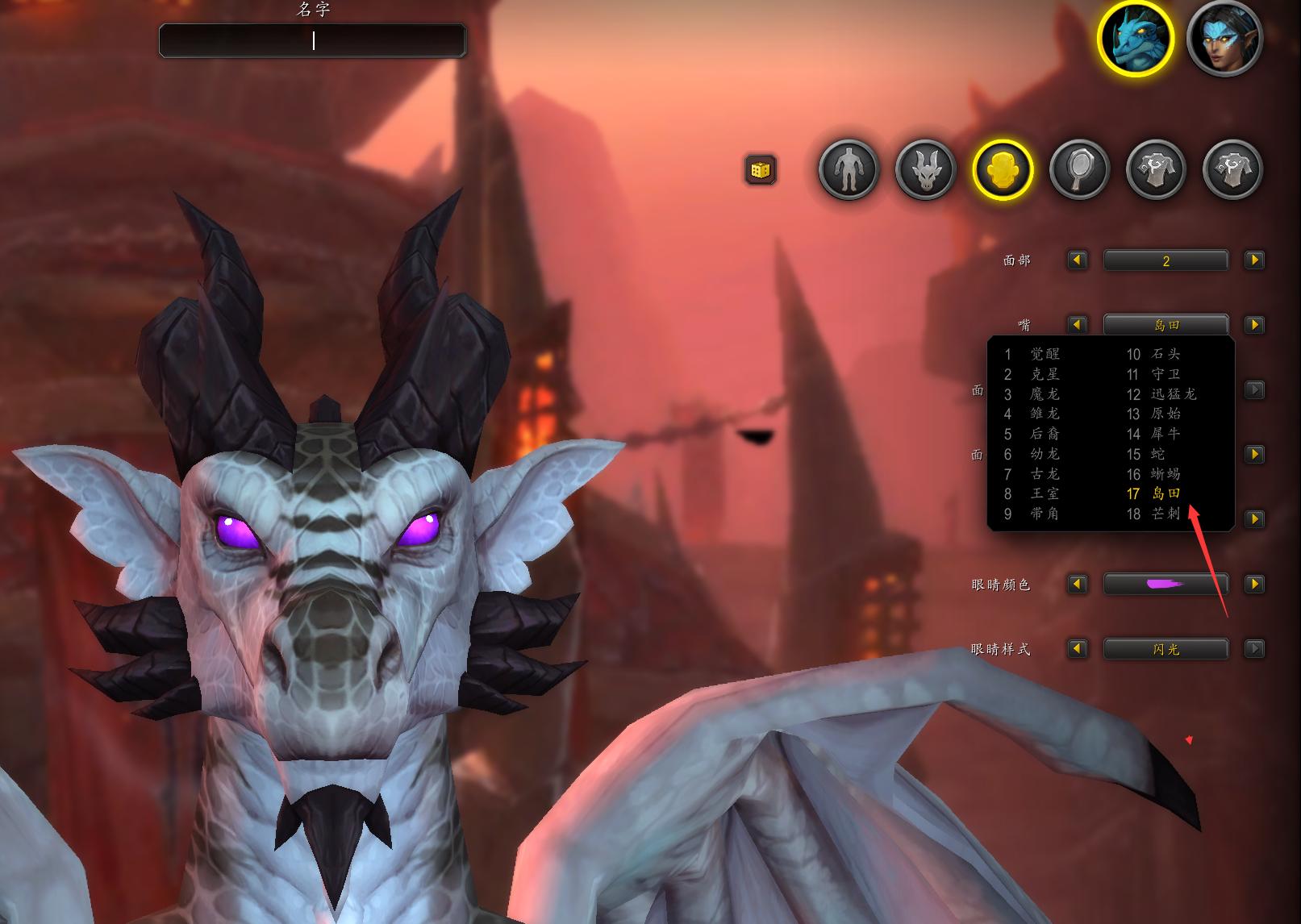Choose option 12 迅猛龙 from the list
This screenshot has width=1301, height=924.
tap(1173, 394)
